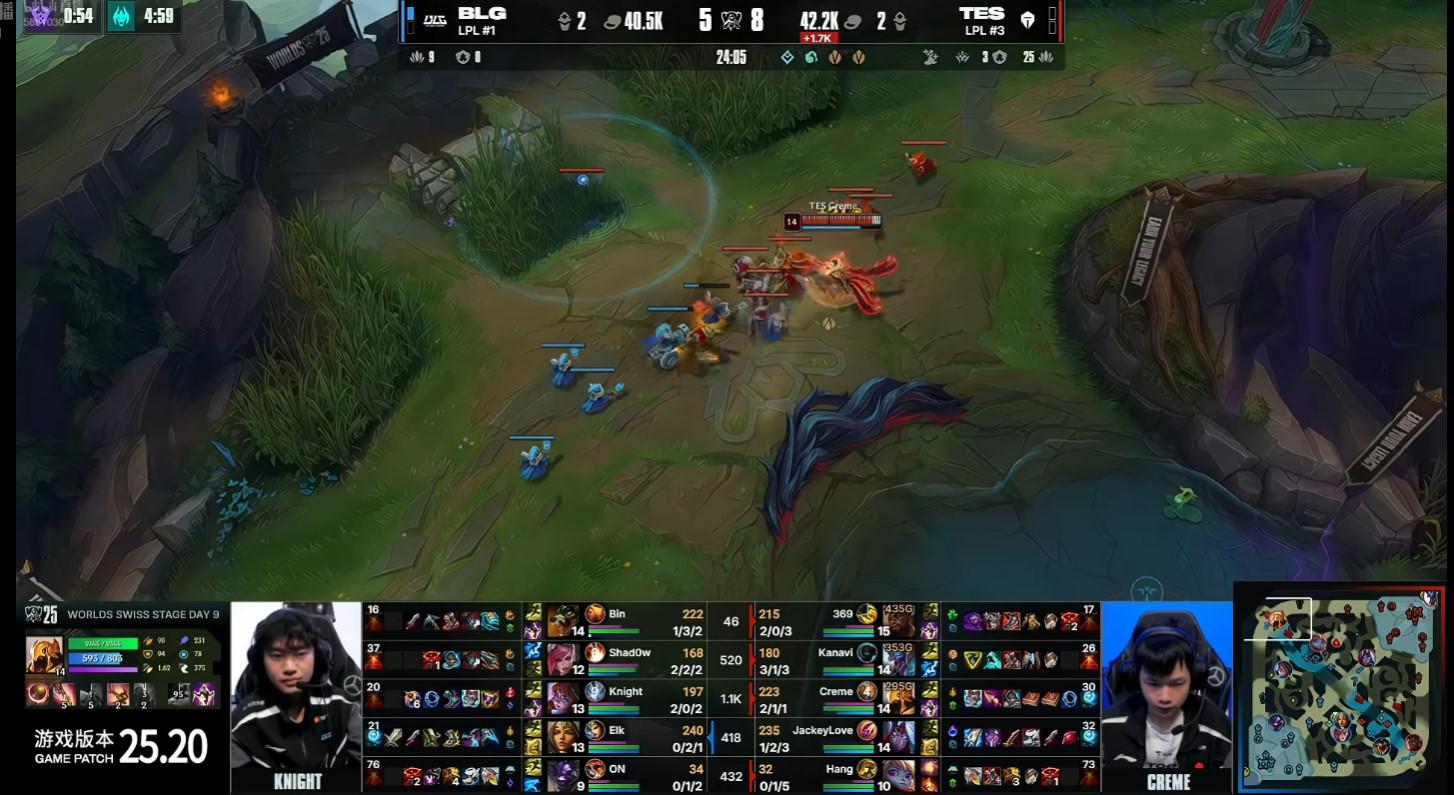Click the selected champion's portrait in stats panel
This screenshot has width=1454, height=795.
pos(44,653)
